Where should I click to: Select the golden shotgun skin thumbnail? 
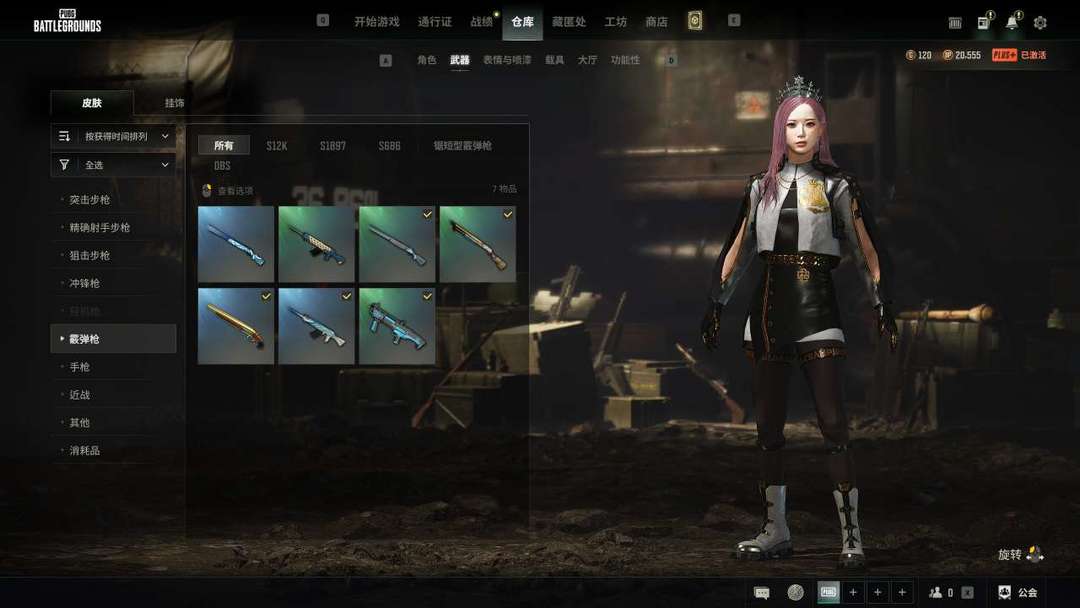[x=236, y=326]
